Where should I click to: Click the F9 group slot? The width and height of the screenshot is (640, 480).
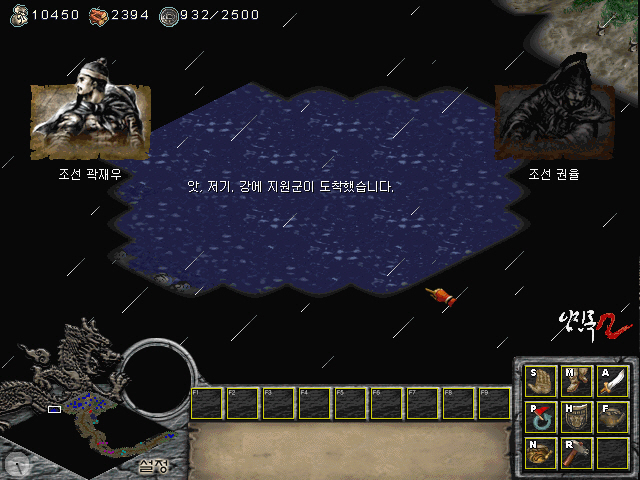pyautogui.click(x=495, y=403)
